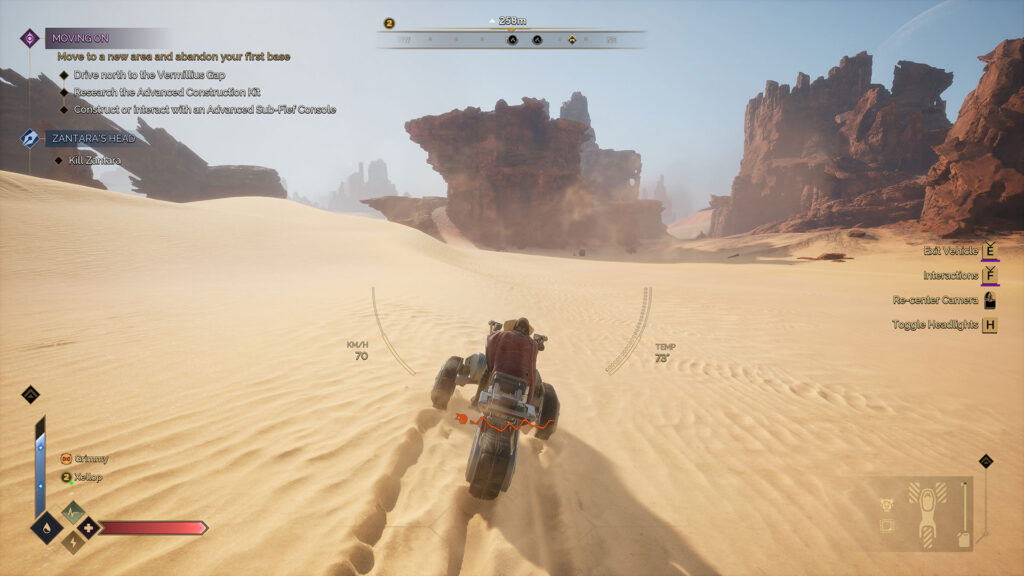Click the gold diamond marker on the compass
1024x576 pixels.
click(572, 40)
